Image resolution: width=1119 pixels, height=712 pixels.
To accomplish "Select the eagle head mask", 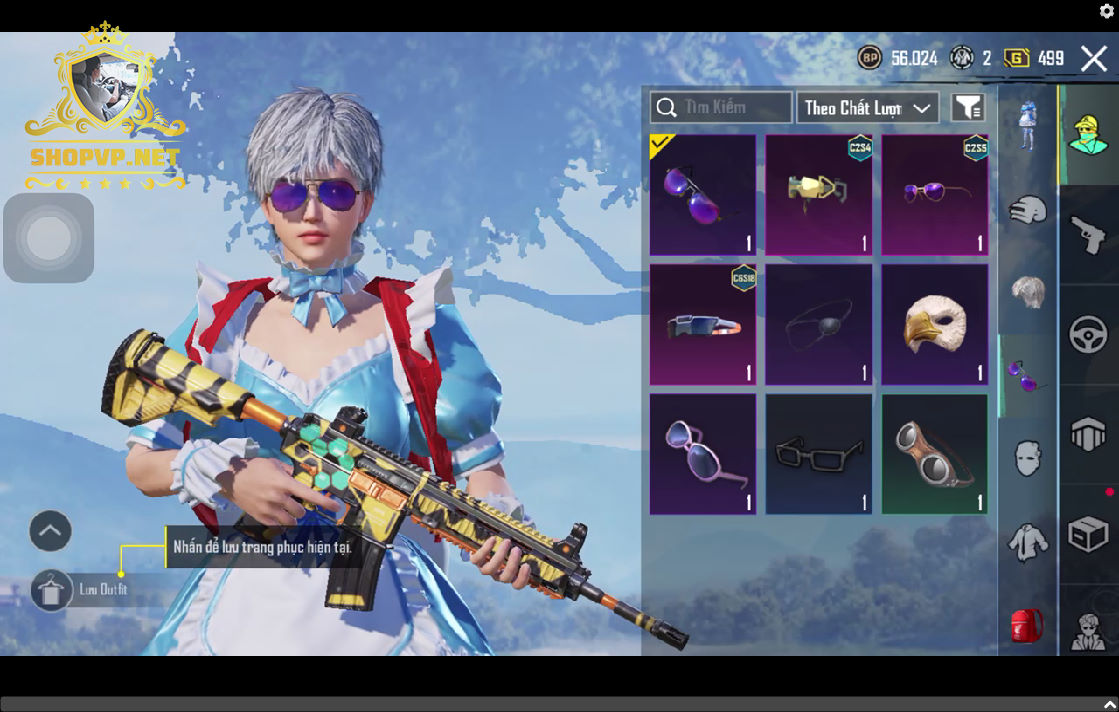I will [x=935, y=325].
